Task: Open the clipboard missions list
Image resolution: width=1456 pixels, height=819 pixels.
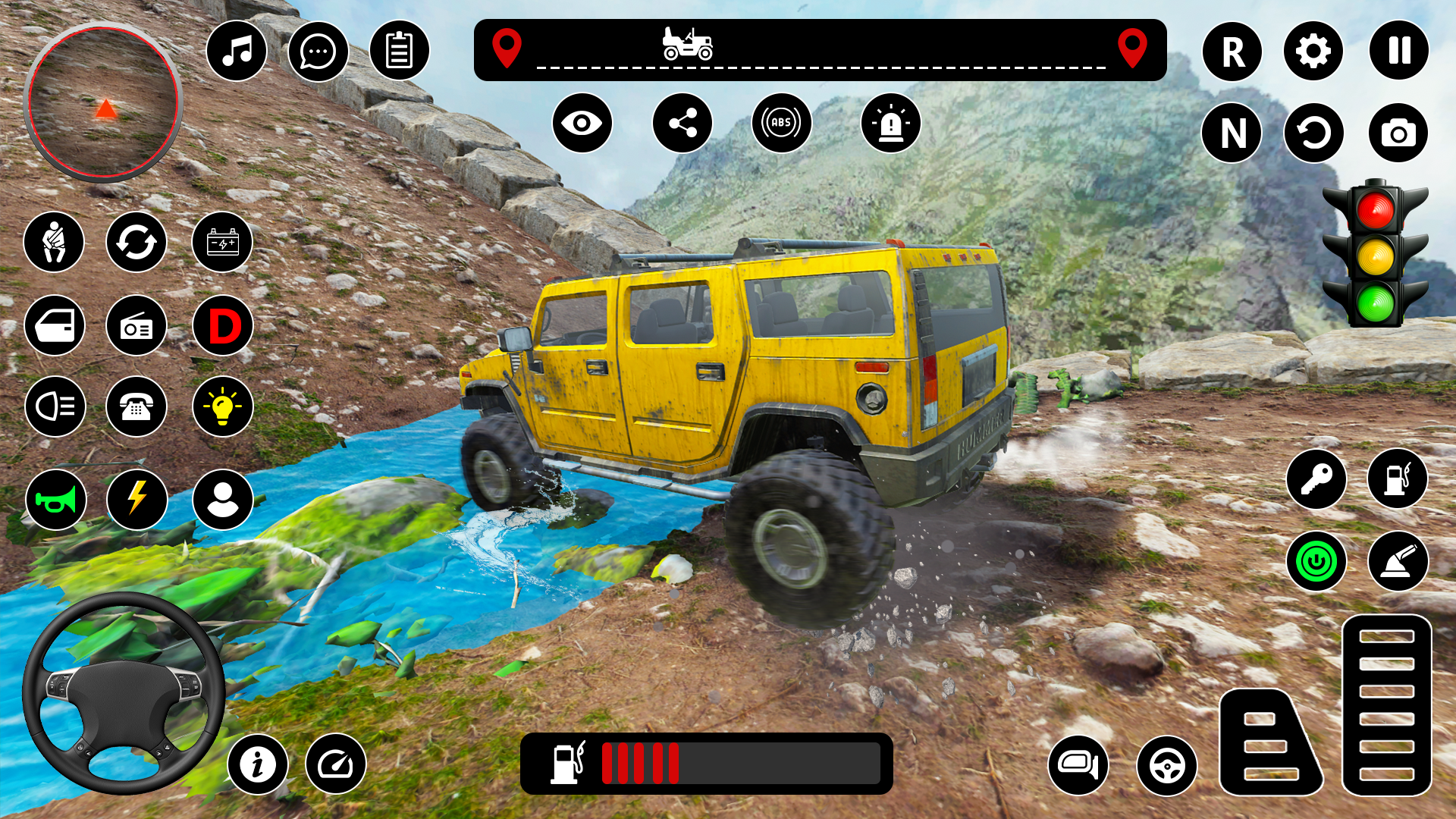Action: point(399,51)
